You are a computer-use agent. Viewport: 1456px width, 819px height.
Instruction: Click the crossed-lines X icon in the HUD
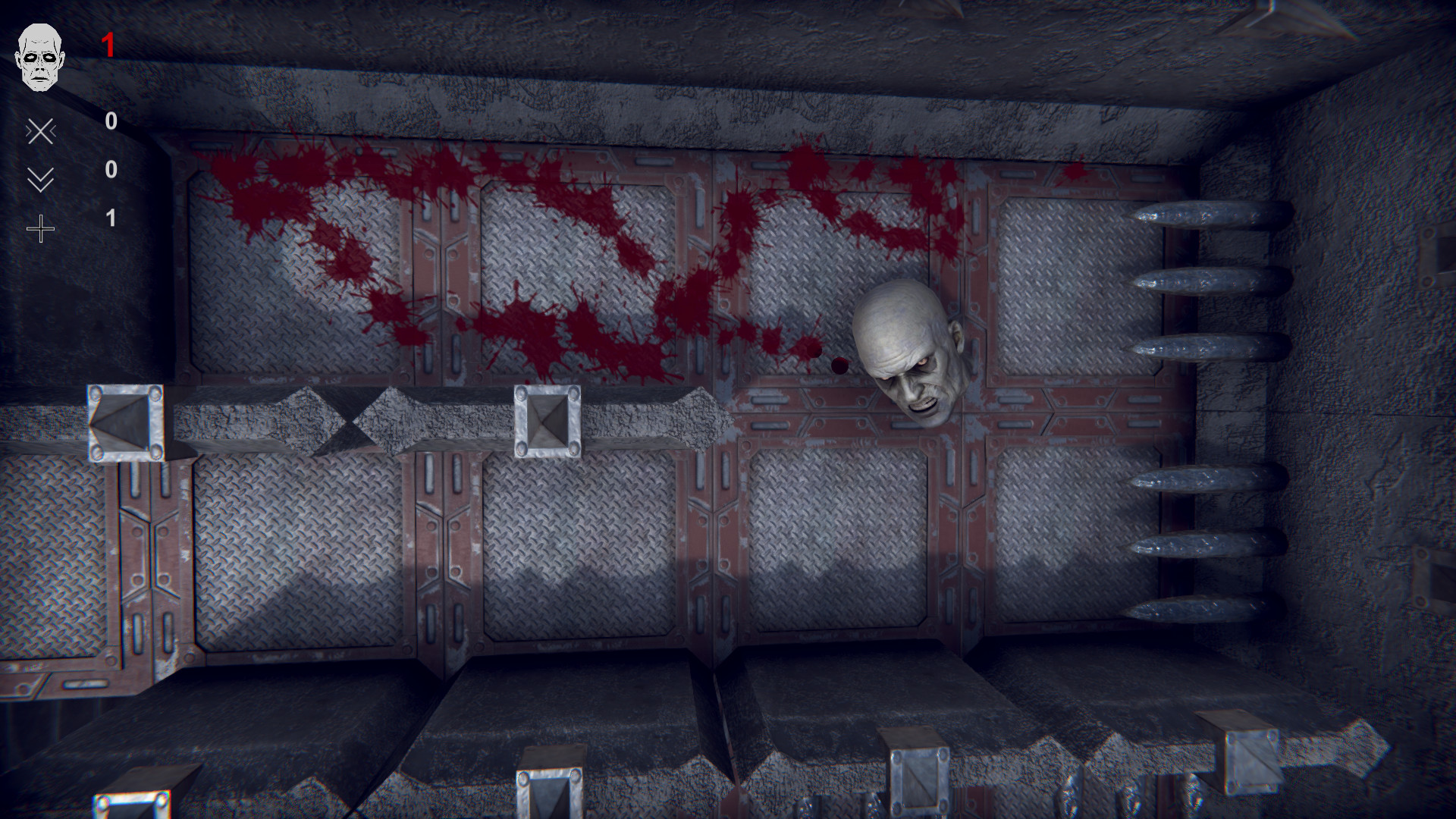click(x=42, y=131)
